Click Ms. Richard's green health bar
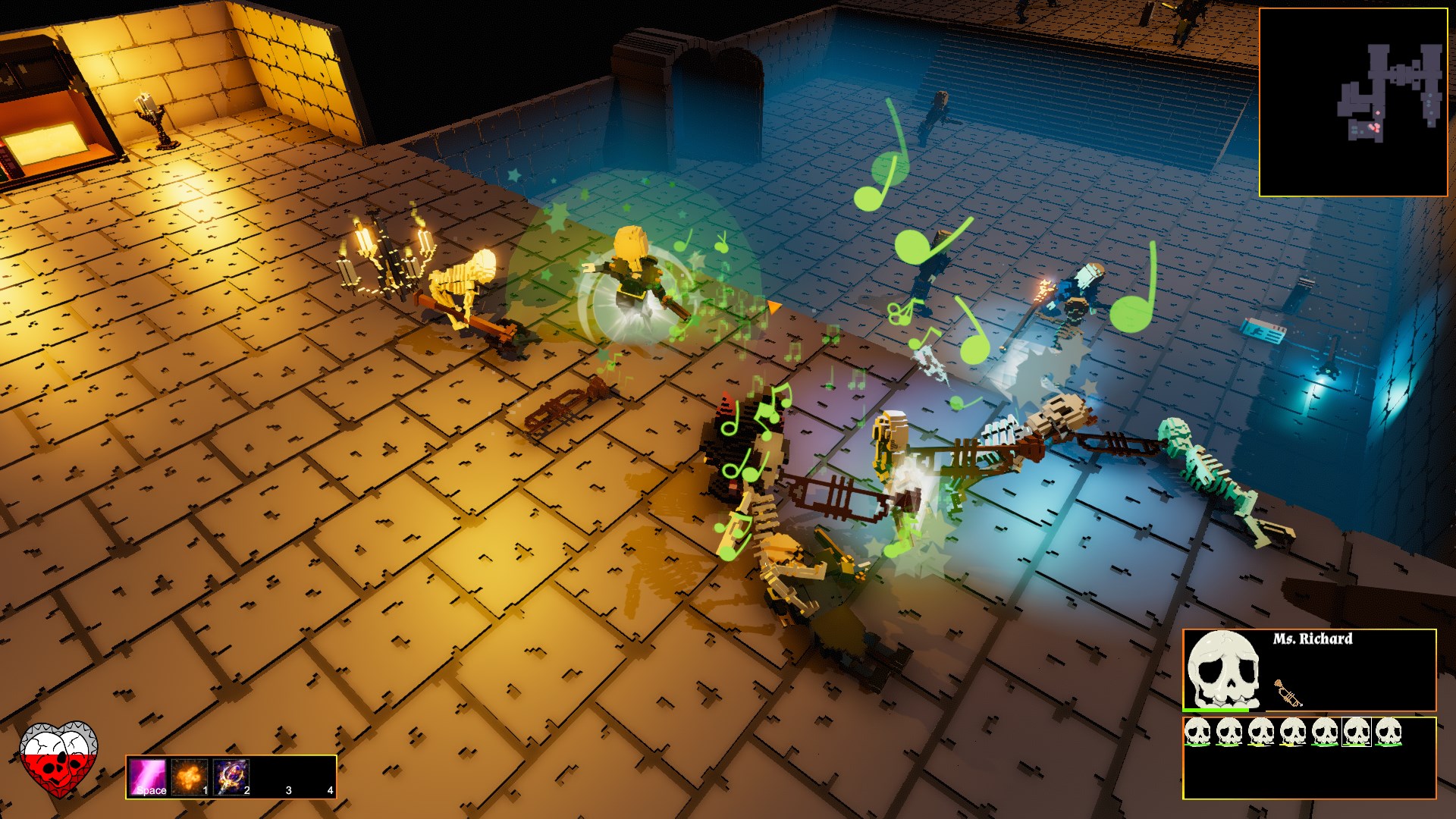The width and height of the screenshot is (1456, 819). click(1214, 710)
